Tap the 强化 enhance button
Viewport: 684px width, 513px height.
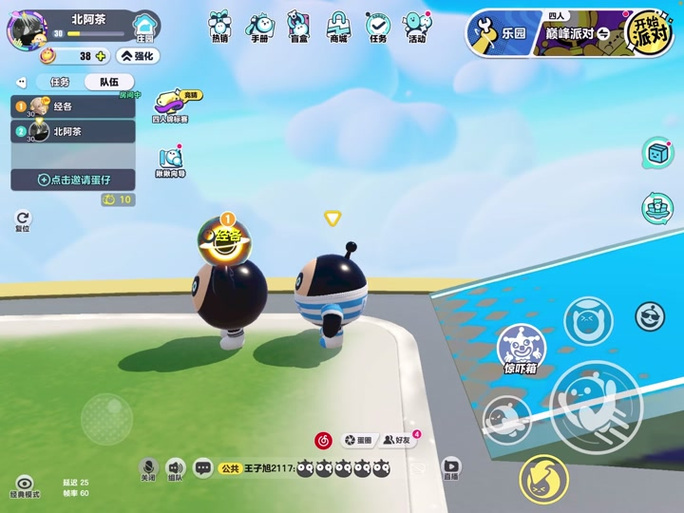[138, 56]
